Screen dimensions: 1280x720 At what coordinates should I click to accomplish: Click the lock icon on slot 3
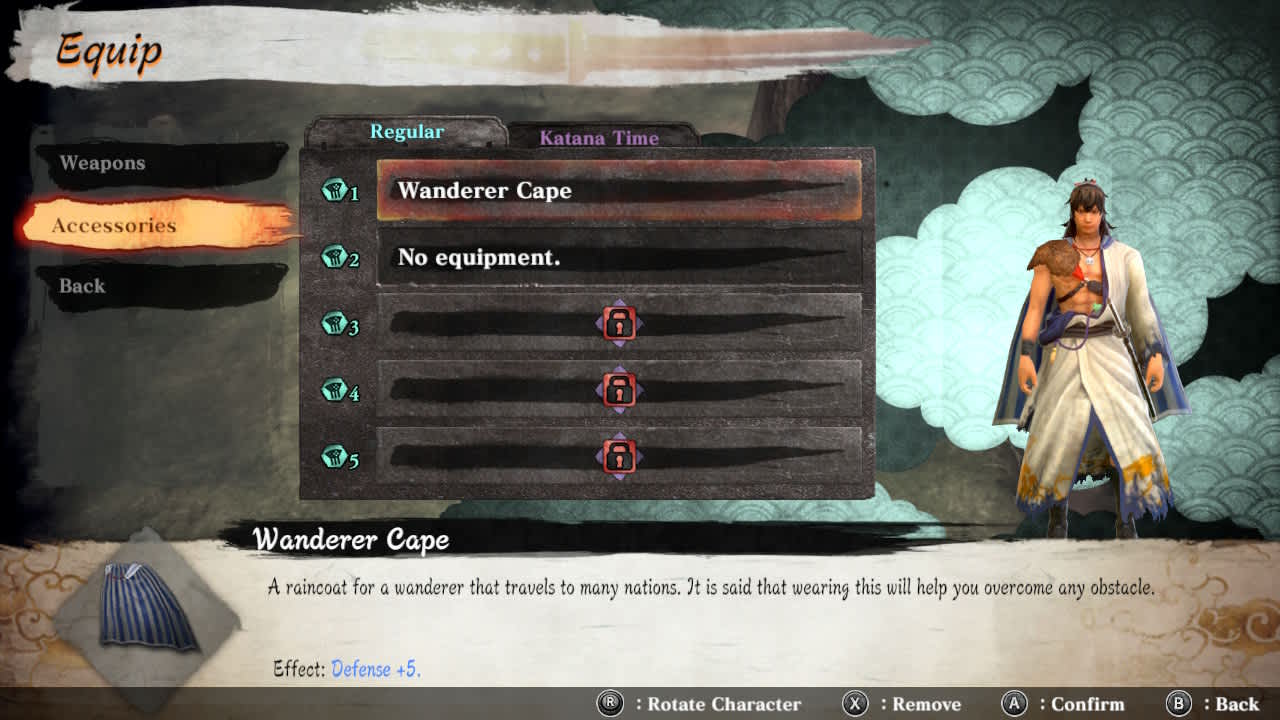(x=620, y=324)
